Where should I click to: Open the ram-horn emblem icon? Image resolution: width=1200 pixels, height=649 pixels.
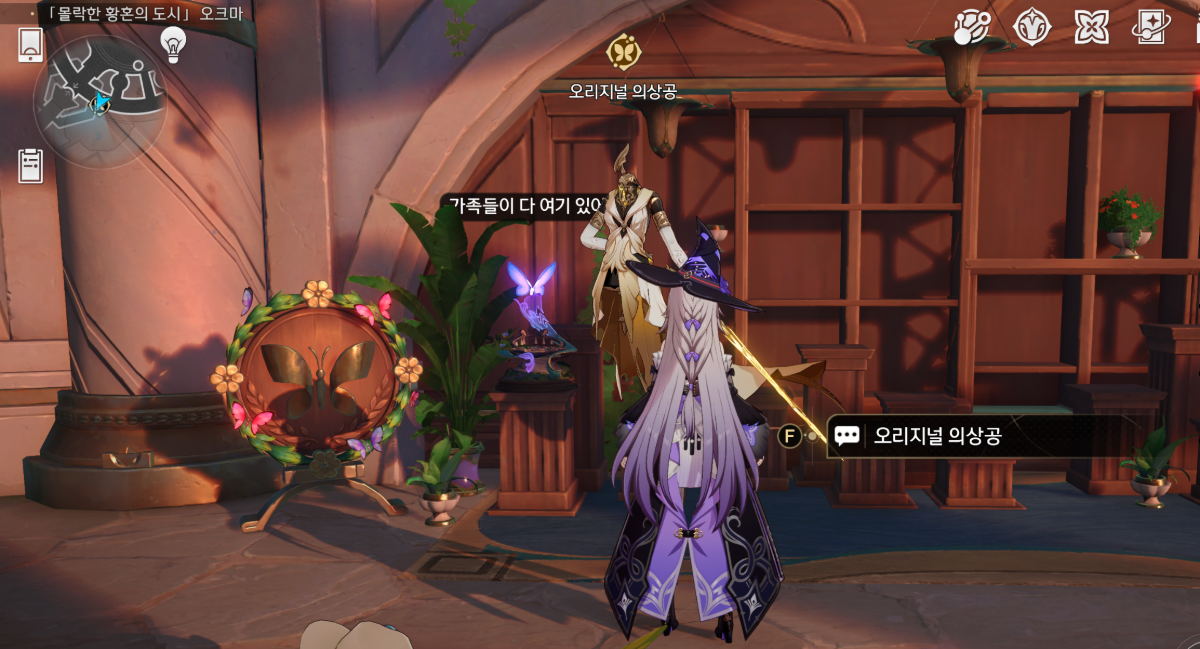1031,27
